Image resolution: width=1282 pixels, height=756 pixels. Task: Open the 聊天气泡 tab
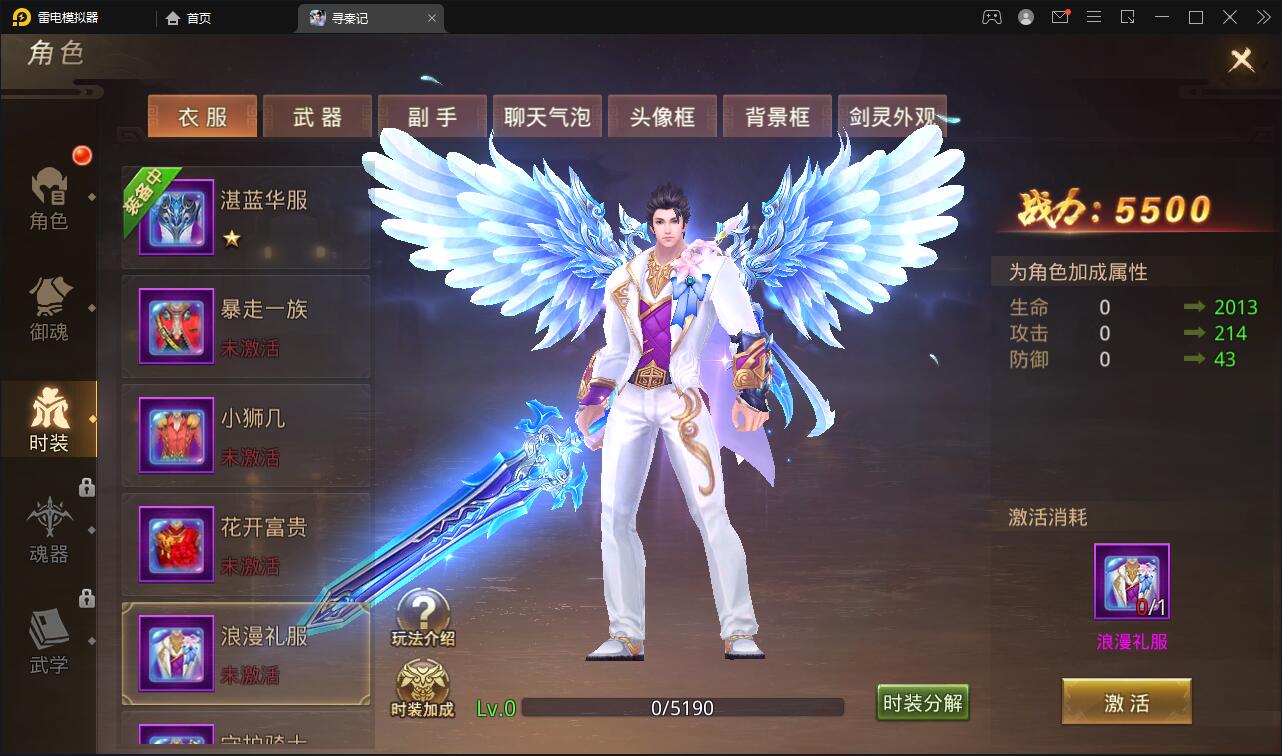coord(547,116)
